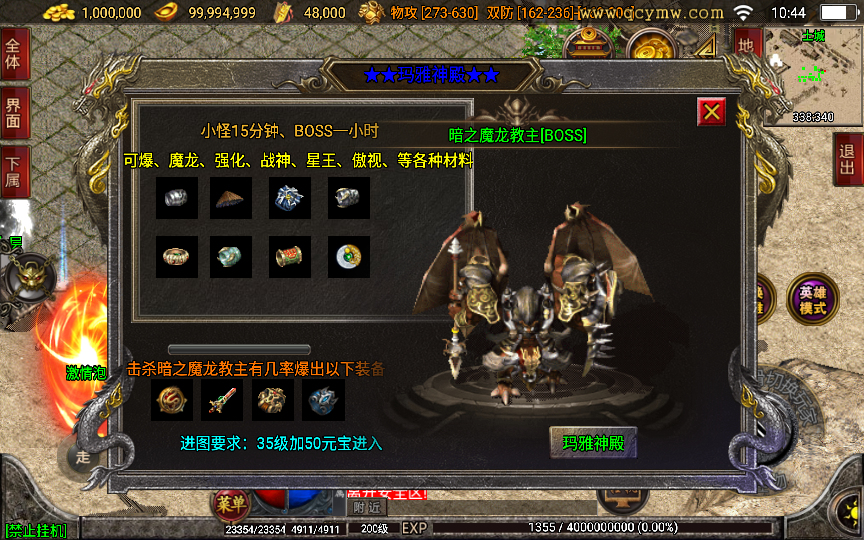The height and width of the screenshot is (540, 864).
Task: Select the straw hat material slot
Action: pyautogui.click(x=231, y=198)
